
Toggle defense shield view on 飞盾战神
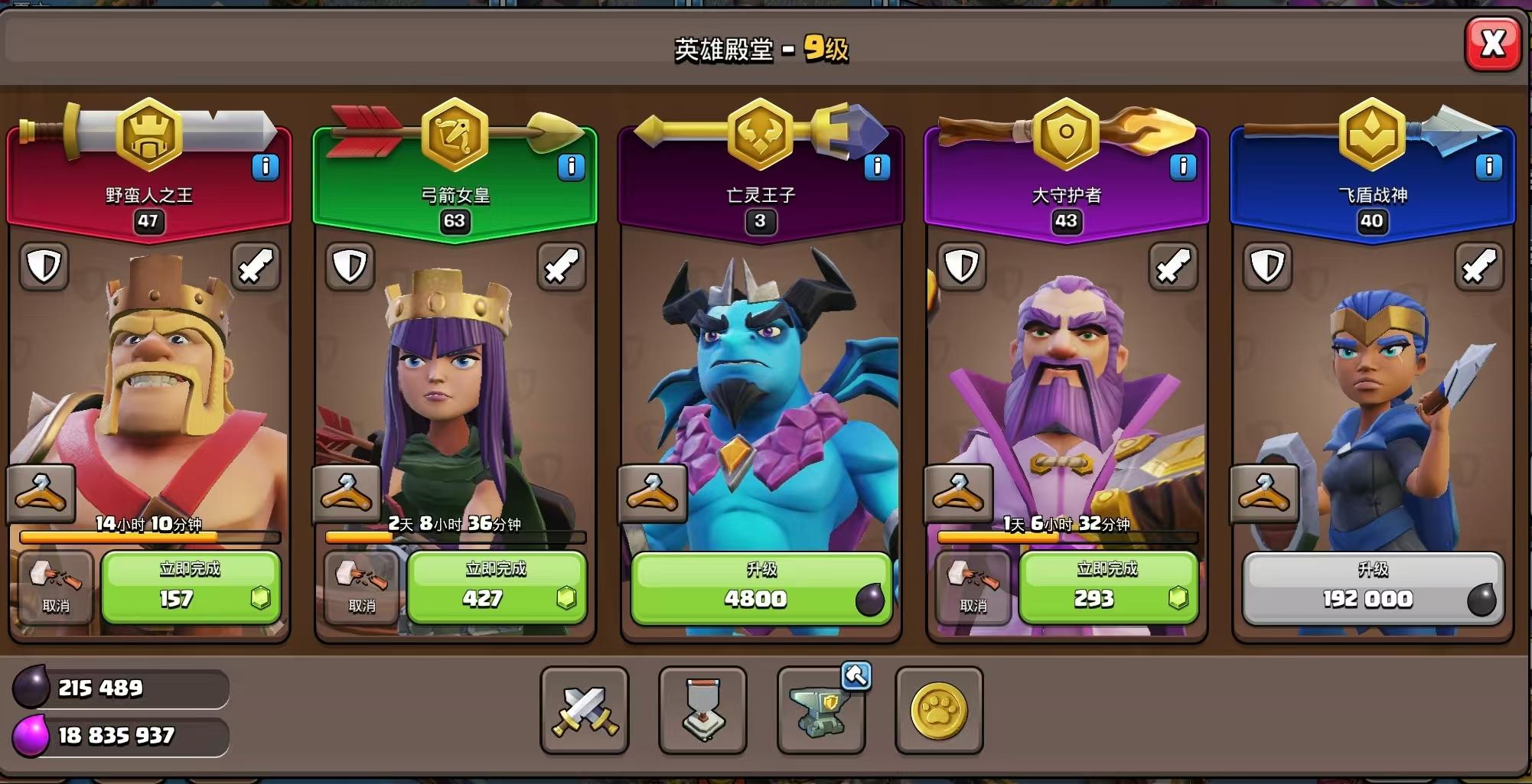click(x=1268, y=266)
